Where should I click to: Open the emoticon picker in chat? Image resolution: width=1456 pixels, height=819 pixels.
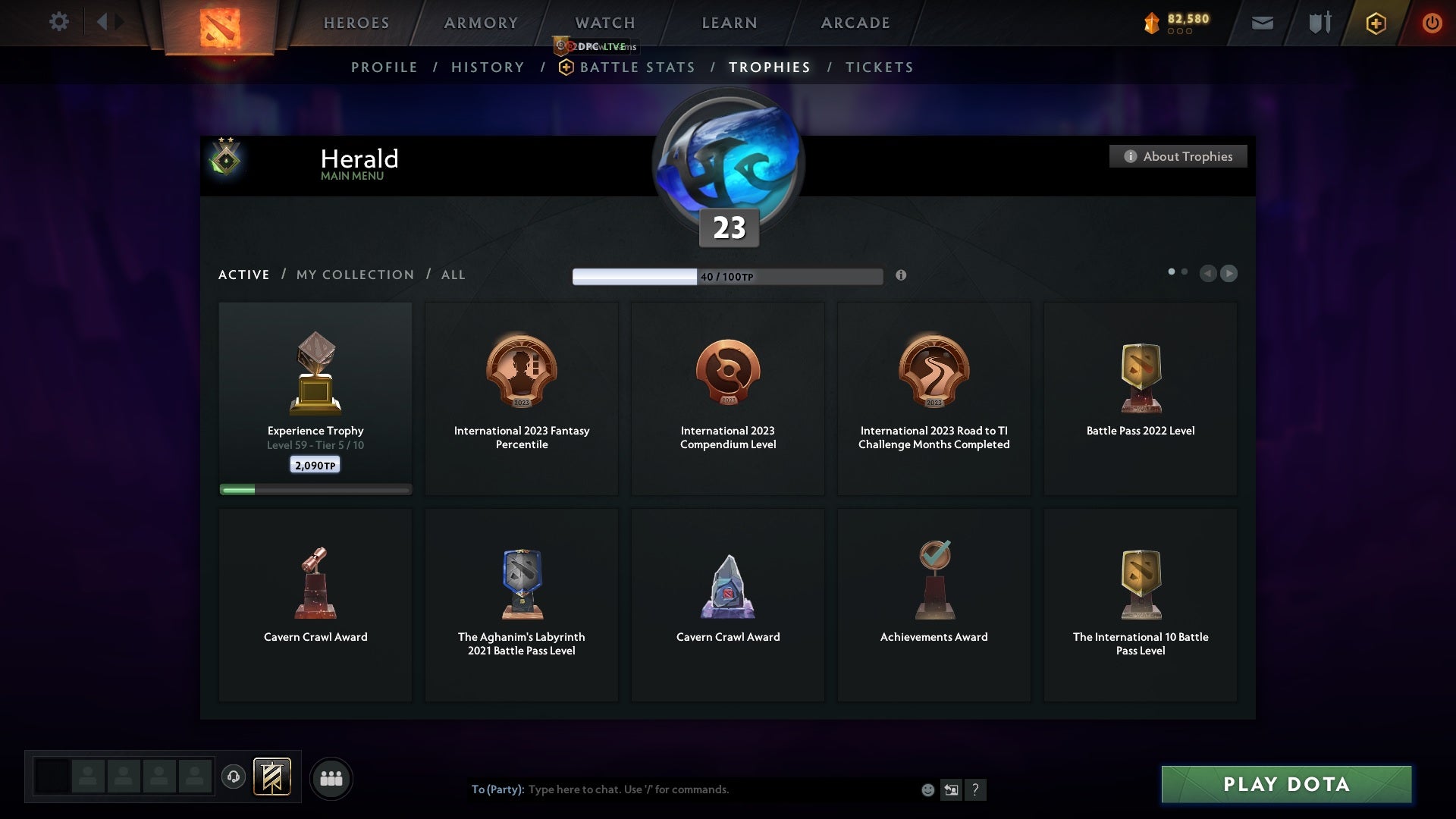927,789
